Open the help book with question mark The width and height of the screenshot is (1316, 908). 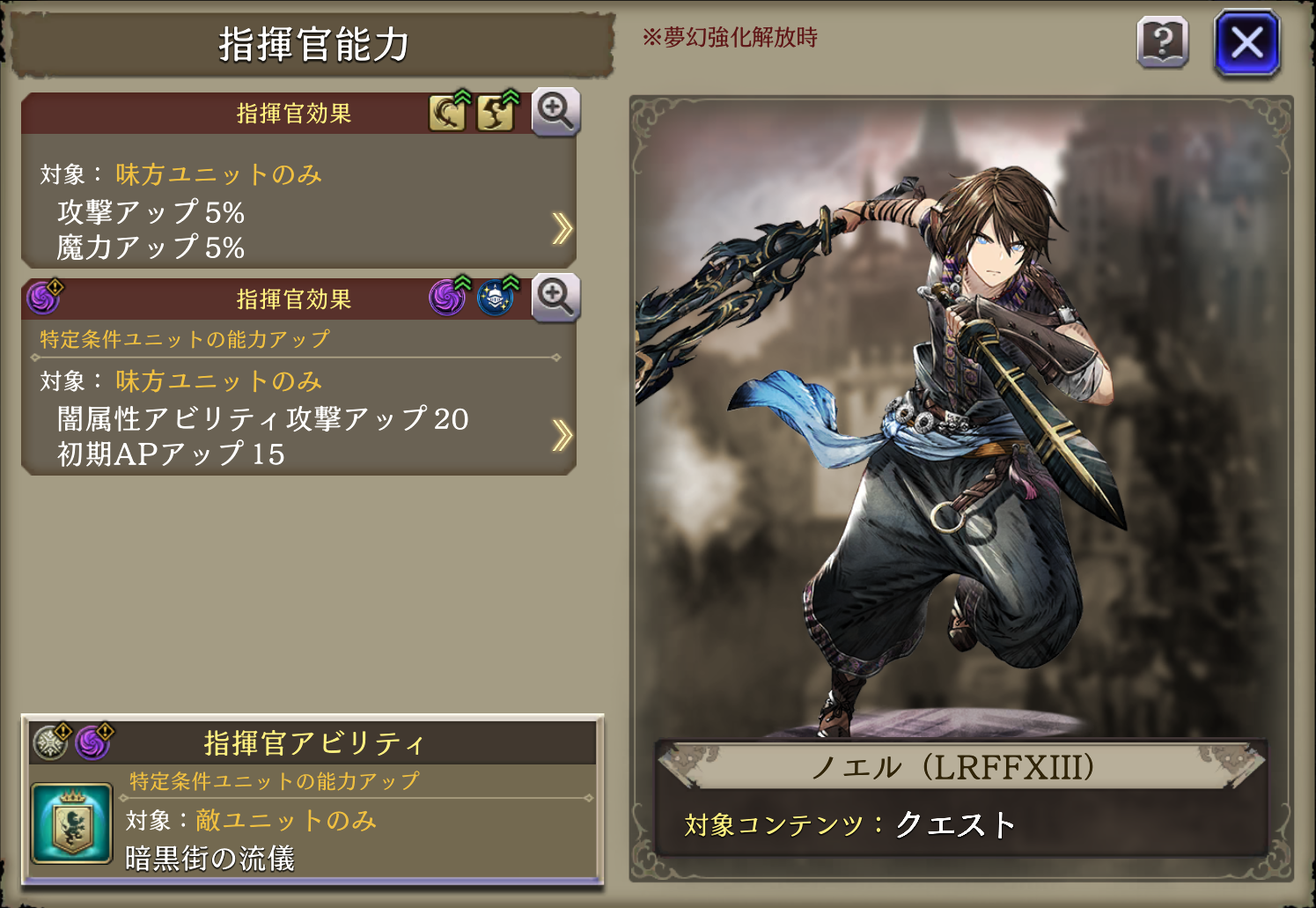coord(1163,42)
